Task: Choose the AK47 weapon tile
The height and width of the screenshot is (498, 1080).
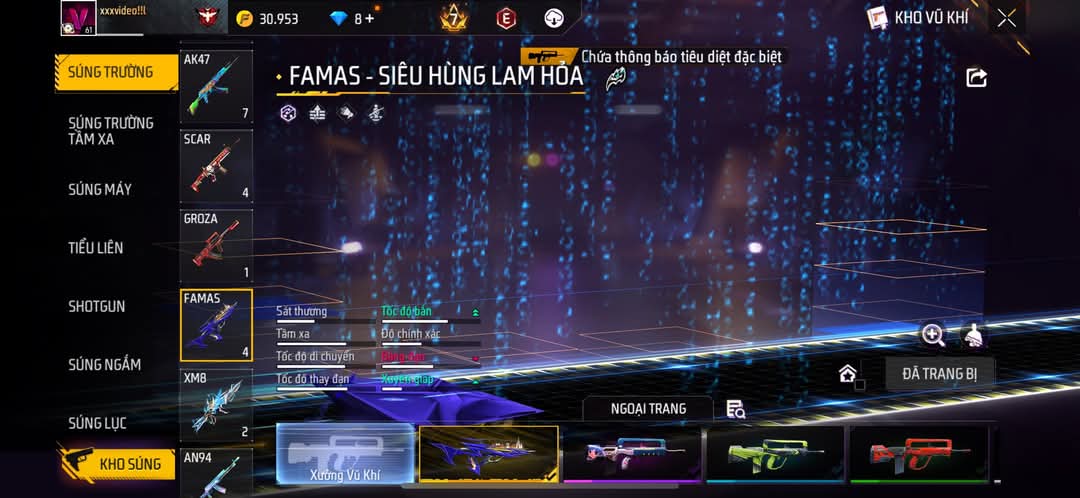Action: click(216, 86)
